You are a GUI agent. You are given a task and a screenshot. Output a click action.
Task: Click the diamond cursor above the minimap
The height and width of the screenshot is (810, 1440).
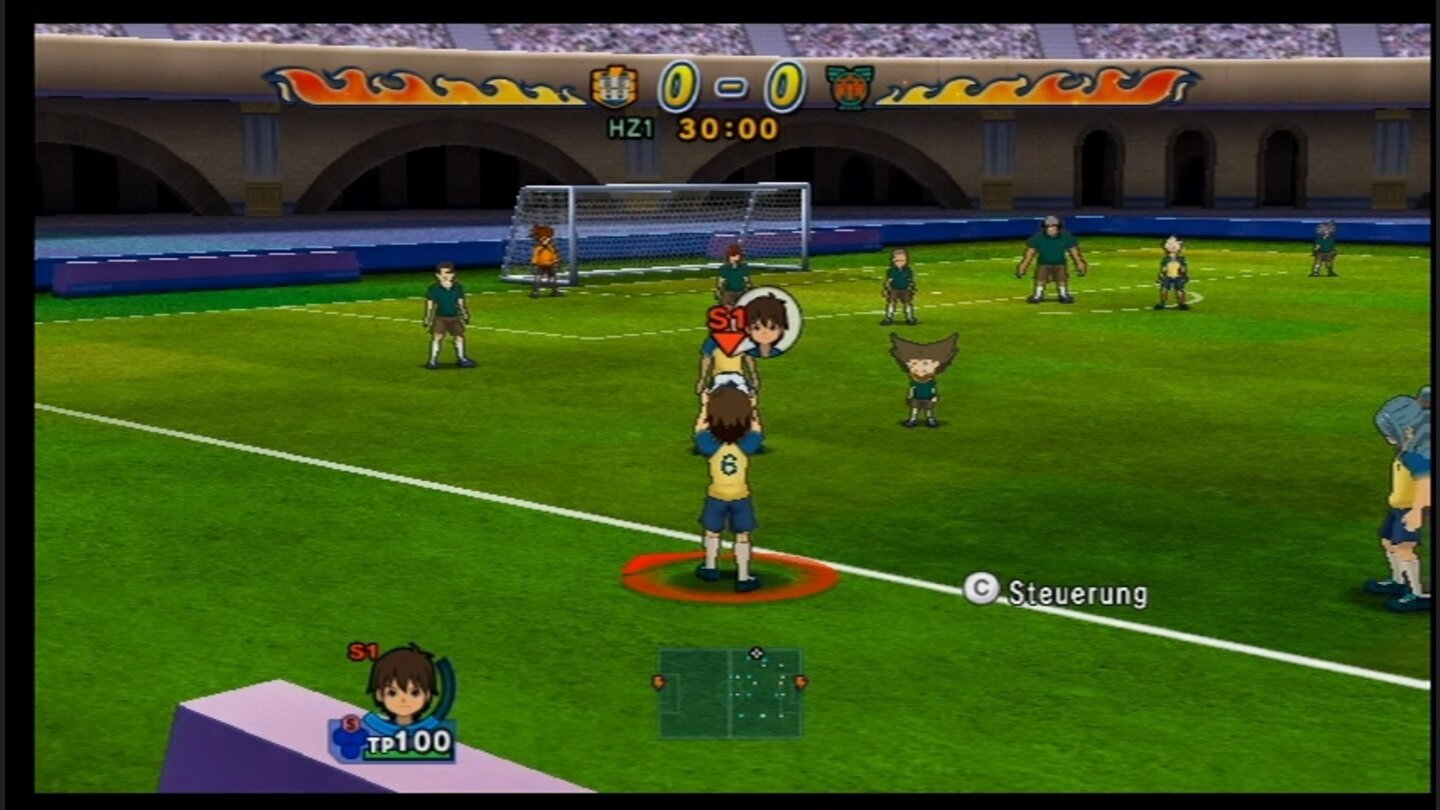coord(755,654)
